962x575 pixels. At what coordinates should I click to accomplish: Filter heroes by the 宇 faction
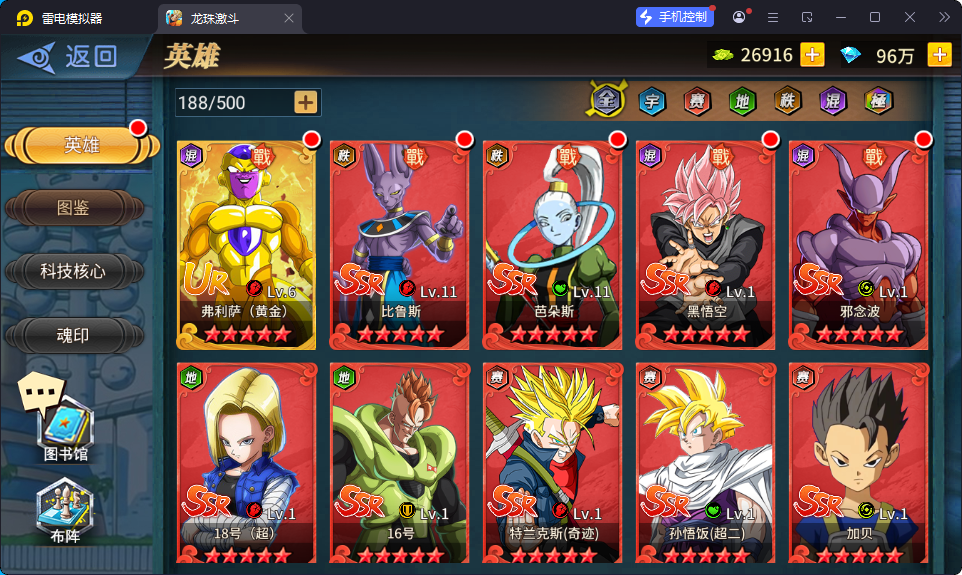coord(652,100)
